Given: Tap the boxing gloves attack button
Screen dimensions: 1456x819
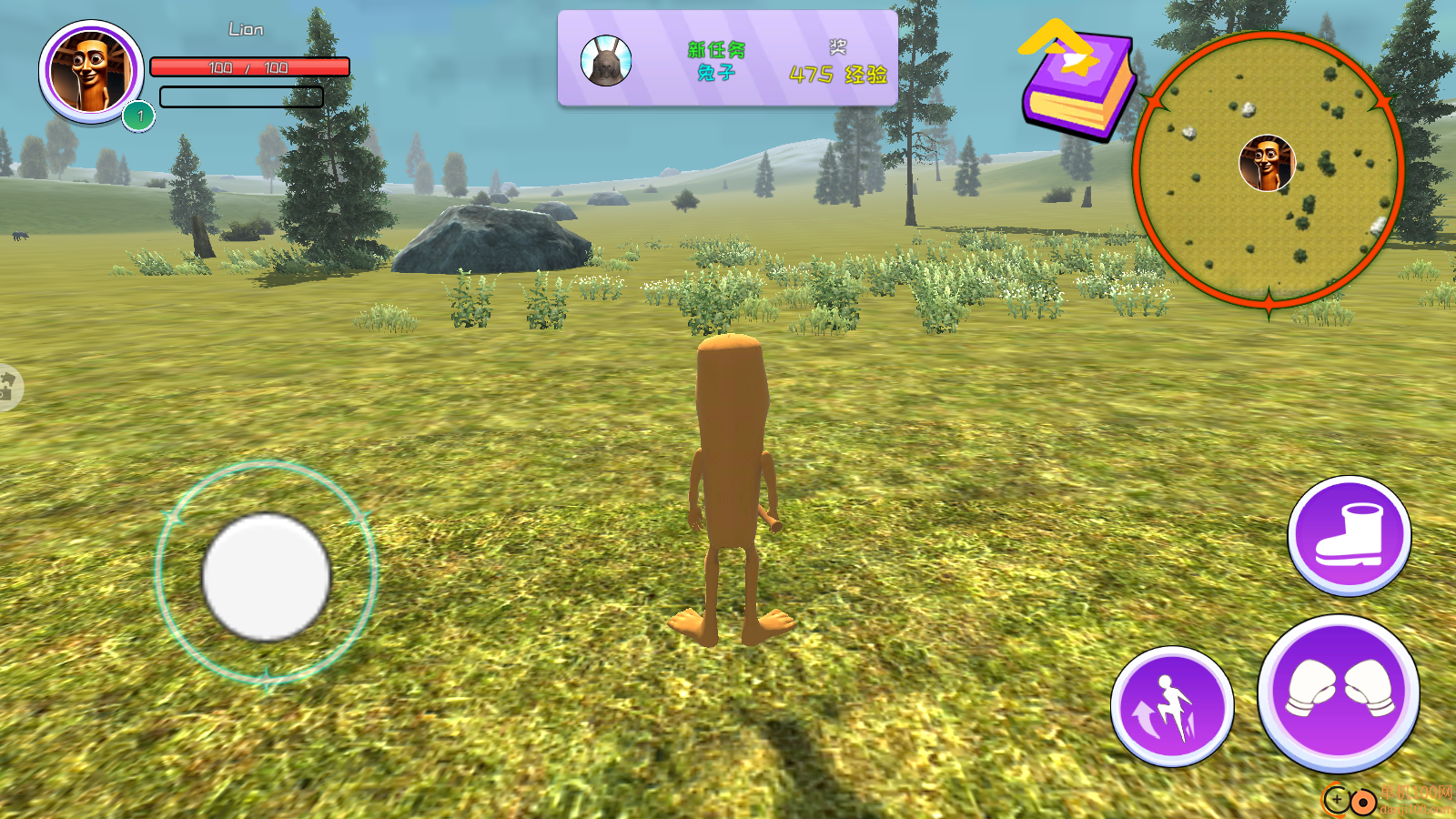Looking at the screenshot, I should (x=1338, y=693).
